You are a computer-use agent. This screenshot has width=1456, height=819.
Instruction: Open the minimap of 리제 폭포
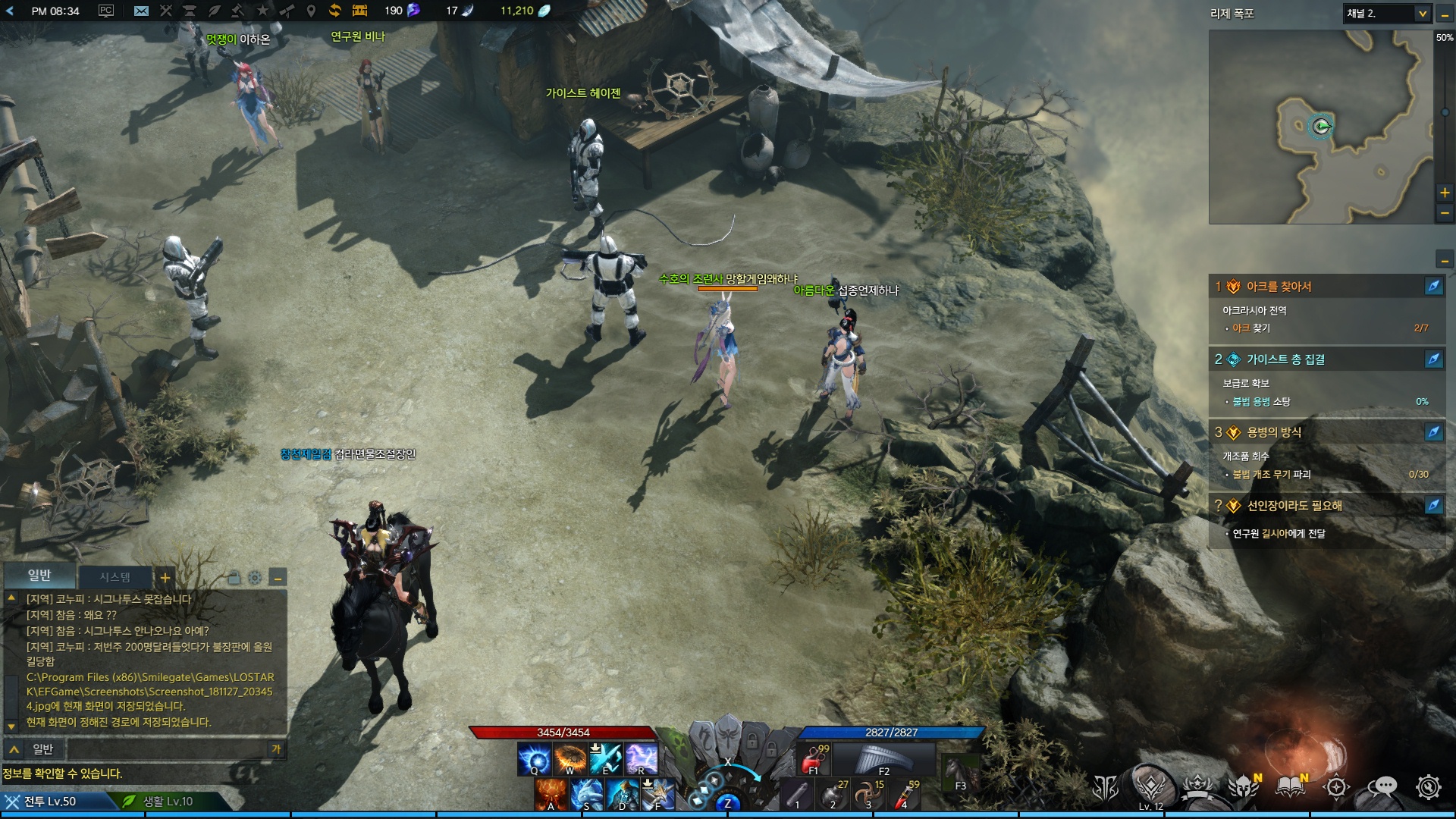(x=1320, y=127)
